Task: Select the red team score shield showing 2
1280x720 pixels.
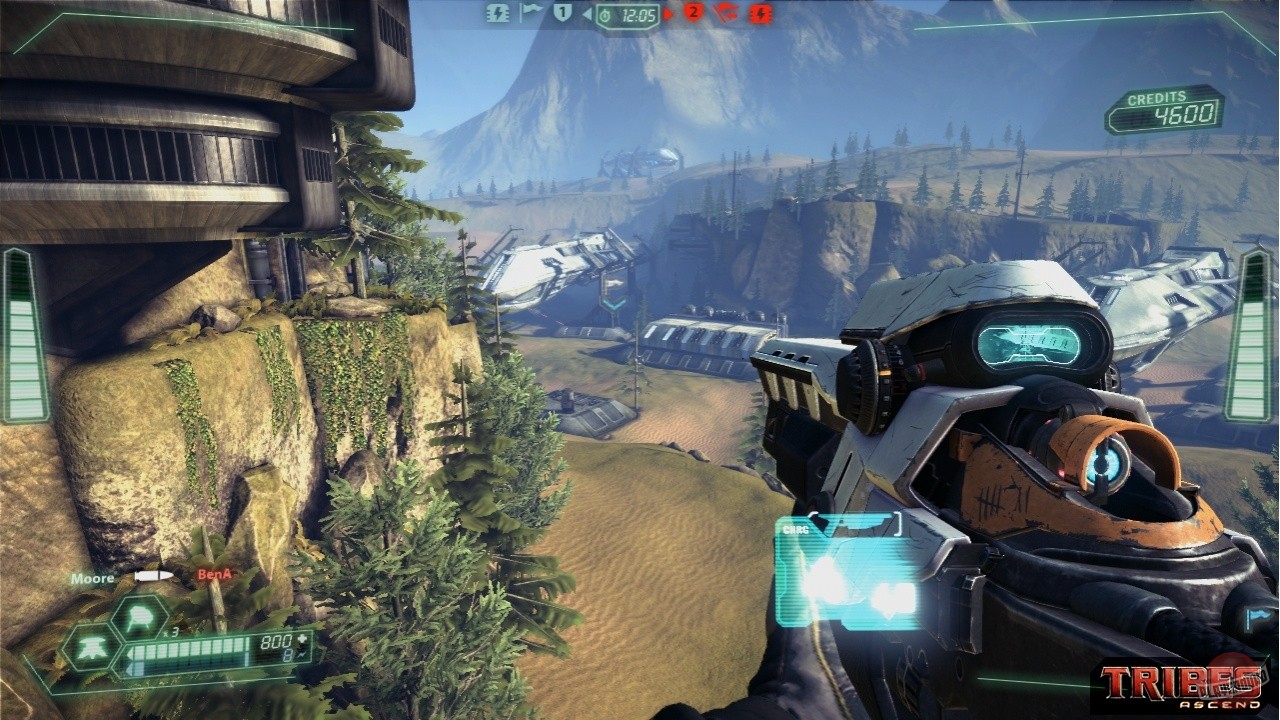Action: point(693,13)
